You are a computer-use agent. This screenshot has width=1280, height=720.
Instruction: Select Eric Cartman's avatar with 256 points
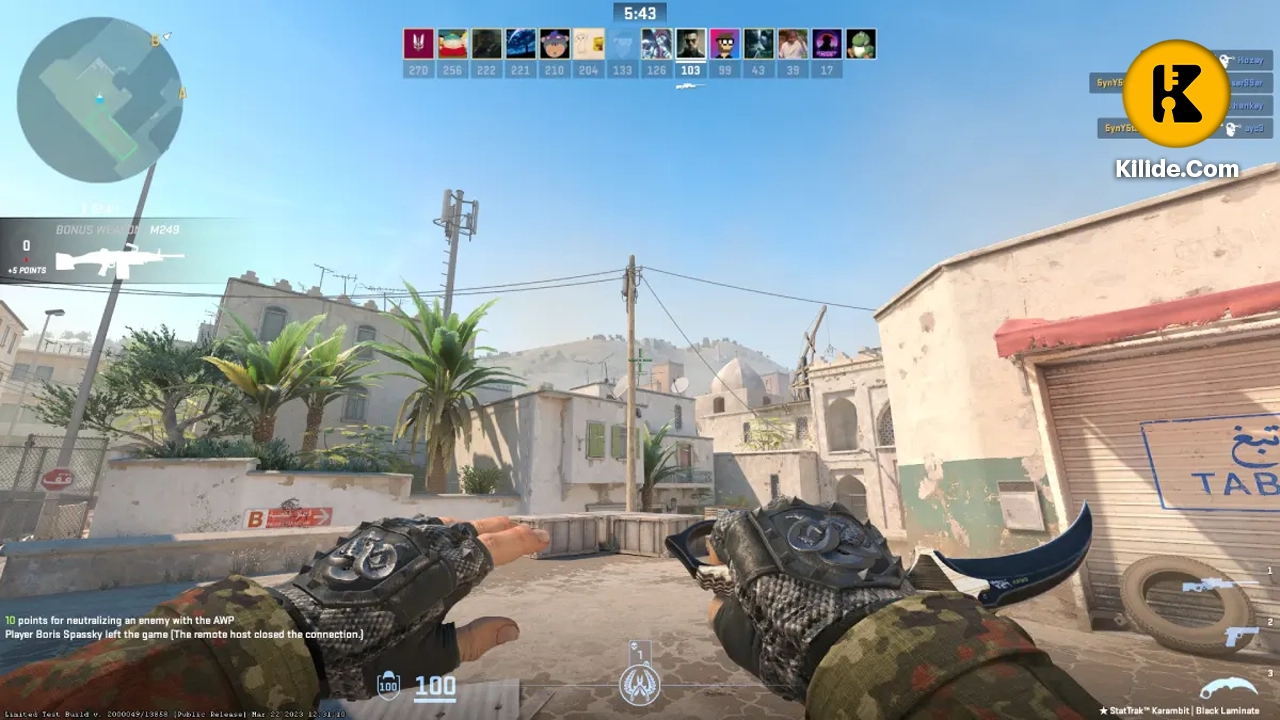(452, 45)
